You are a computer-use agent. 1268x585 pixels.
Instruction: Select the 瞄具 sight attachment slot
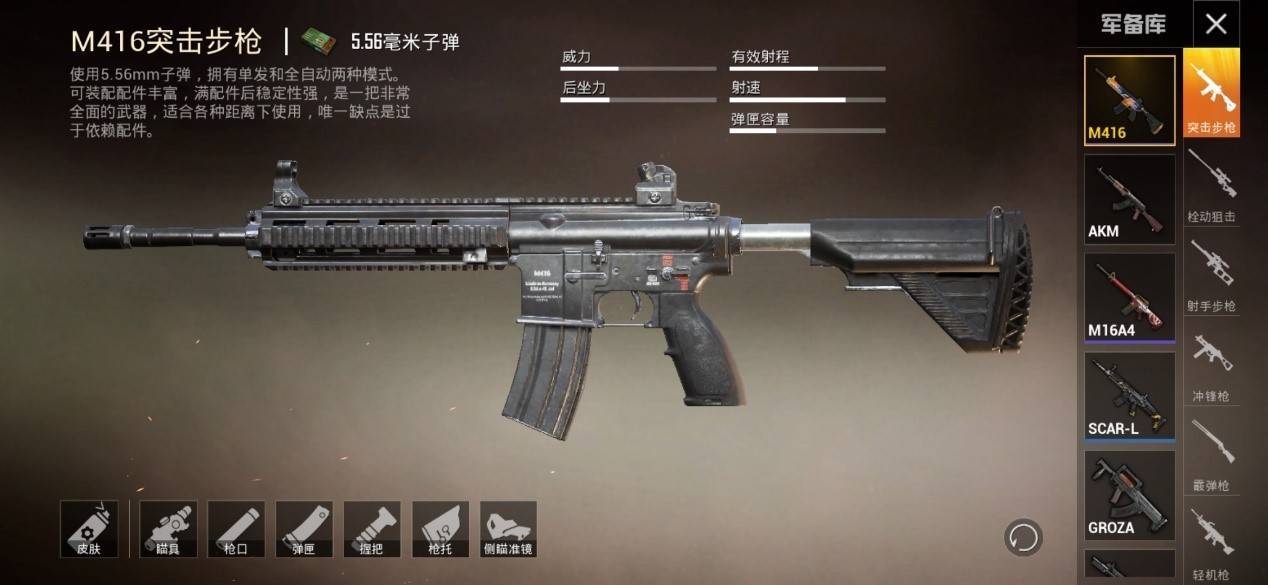[x=168, y=529]
